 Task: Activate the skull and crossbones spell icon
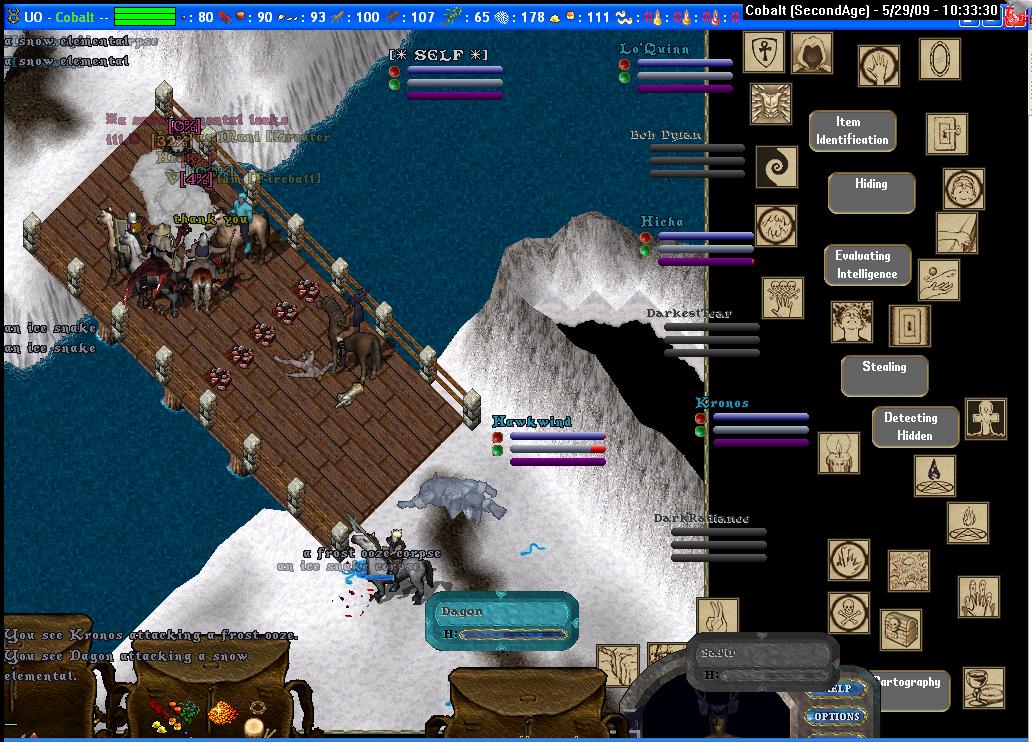pos(848,612)
